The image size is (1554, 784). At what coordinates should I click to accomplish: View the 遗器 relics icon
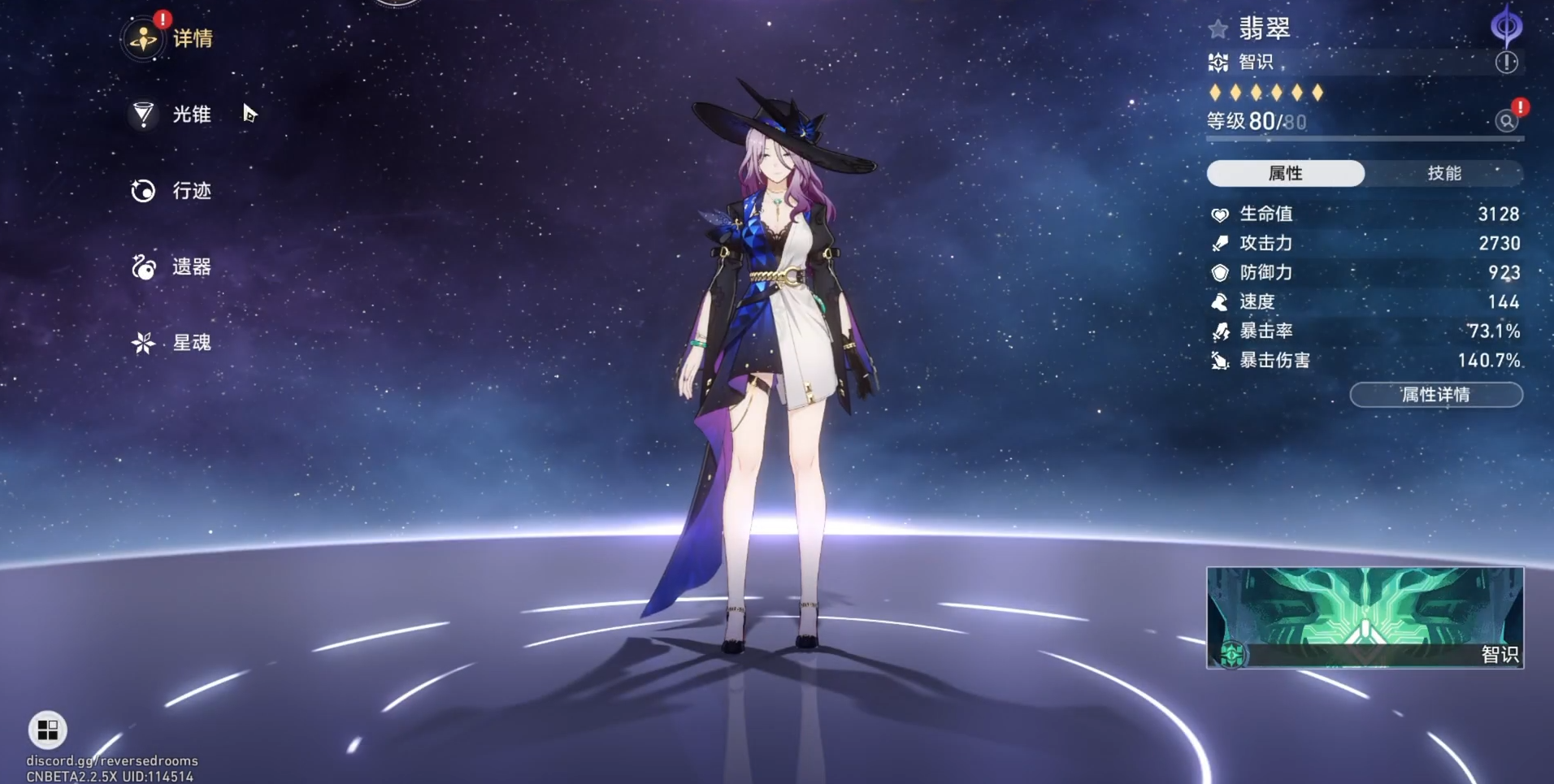pyautogui.click(x=143, y=267)
